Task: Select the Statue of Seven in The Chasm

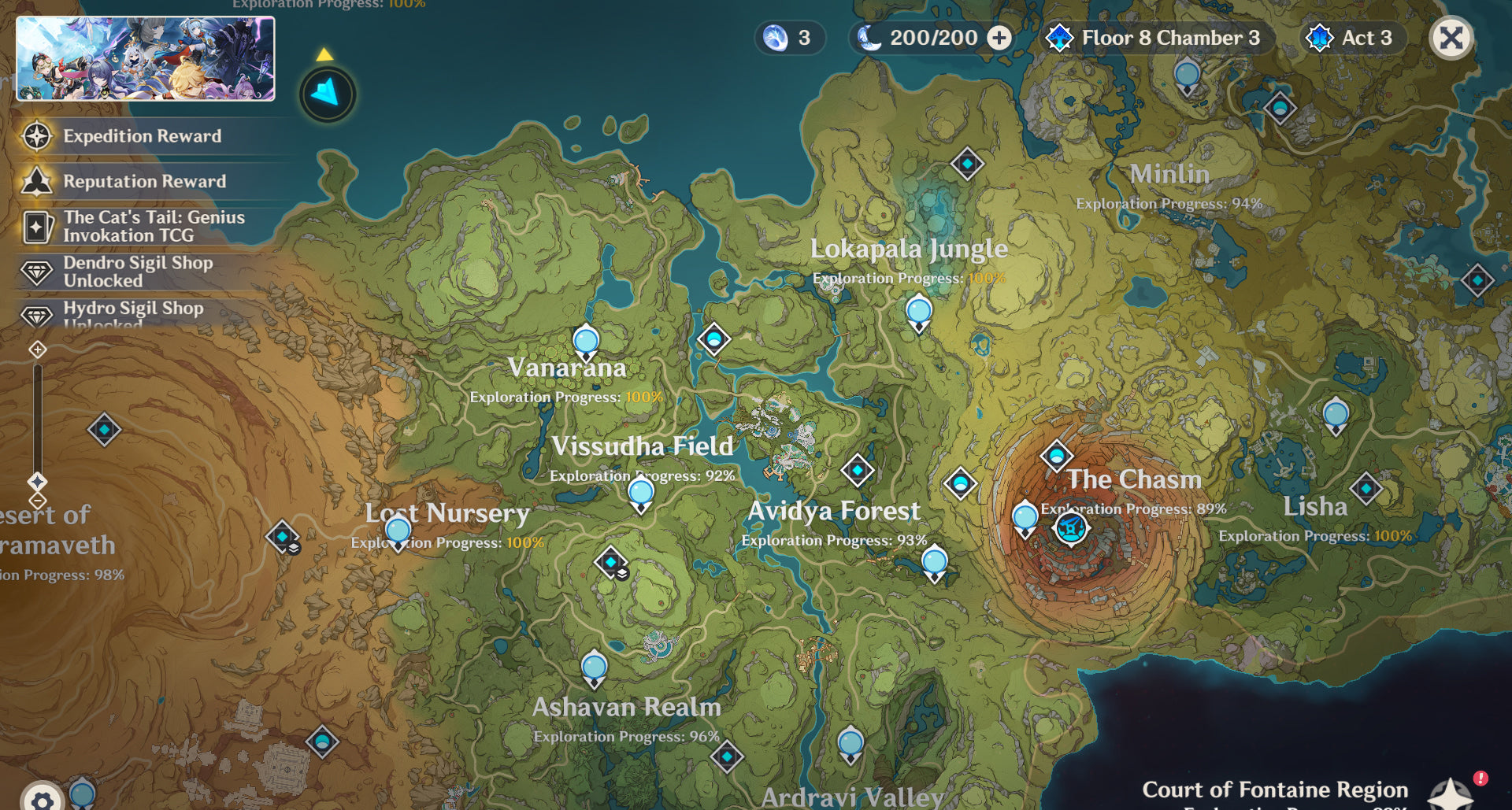Action: [x=1070, y=527]
